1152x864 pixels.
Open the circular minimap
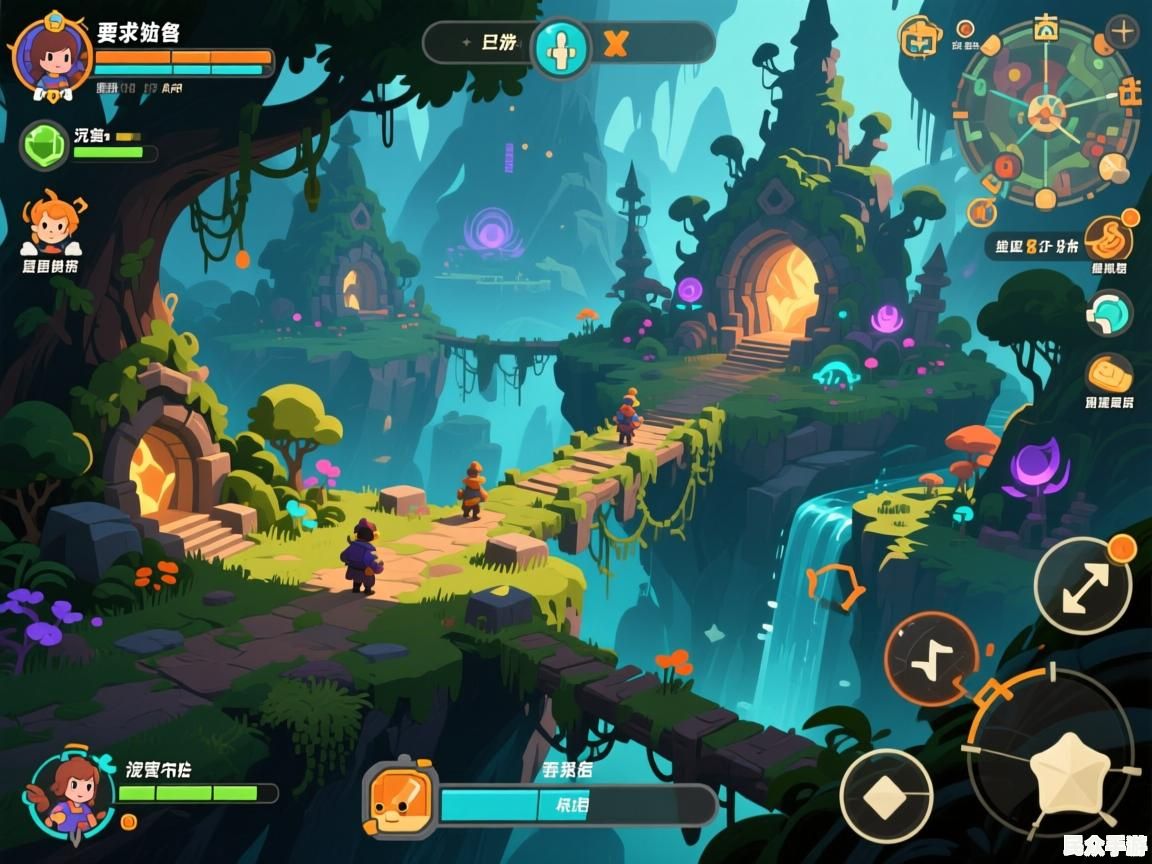pos(1045,113)
